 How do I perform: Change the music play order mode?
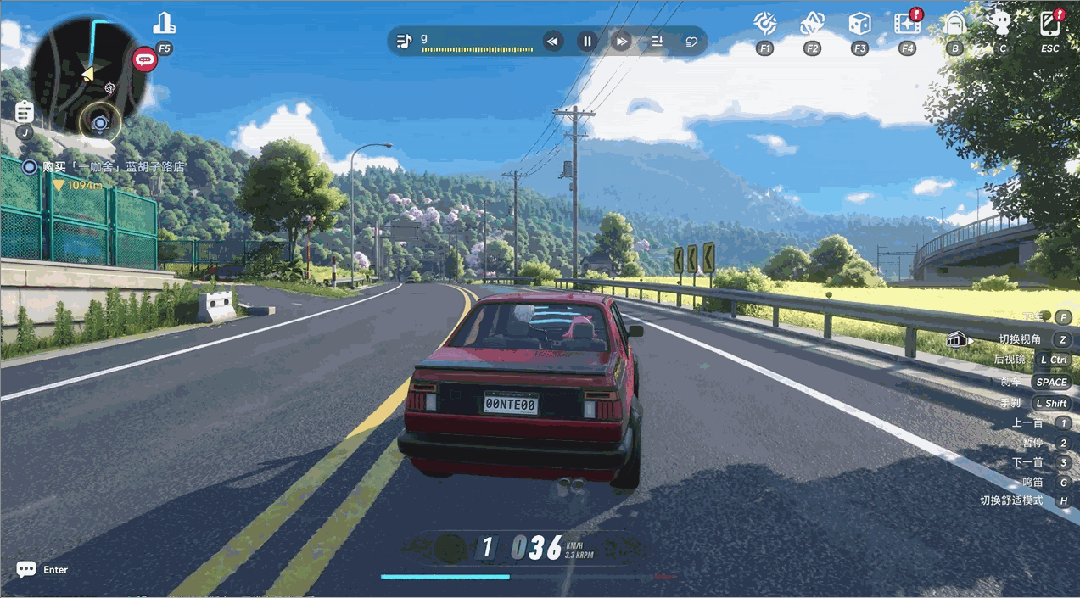click(x=658, y=41)
